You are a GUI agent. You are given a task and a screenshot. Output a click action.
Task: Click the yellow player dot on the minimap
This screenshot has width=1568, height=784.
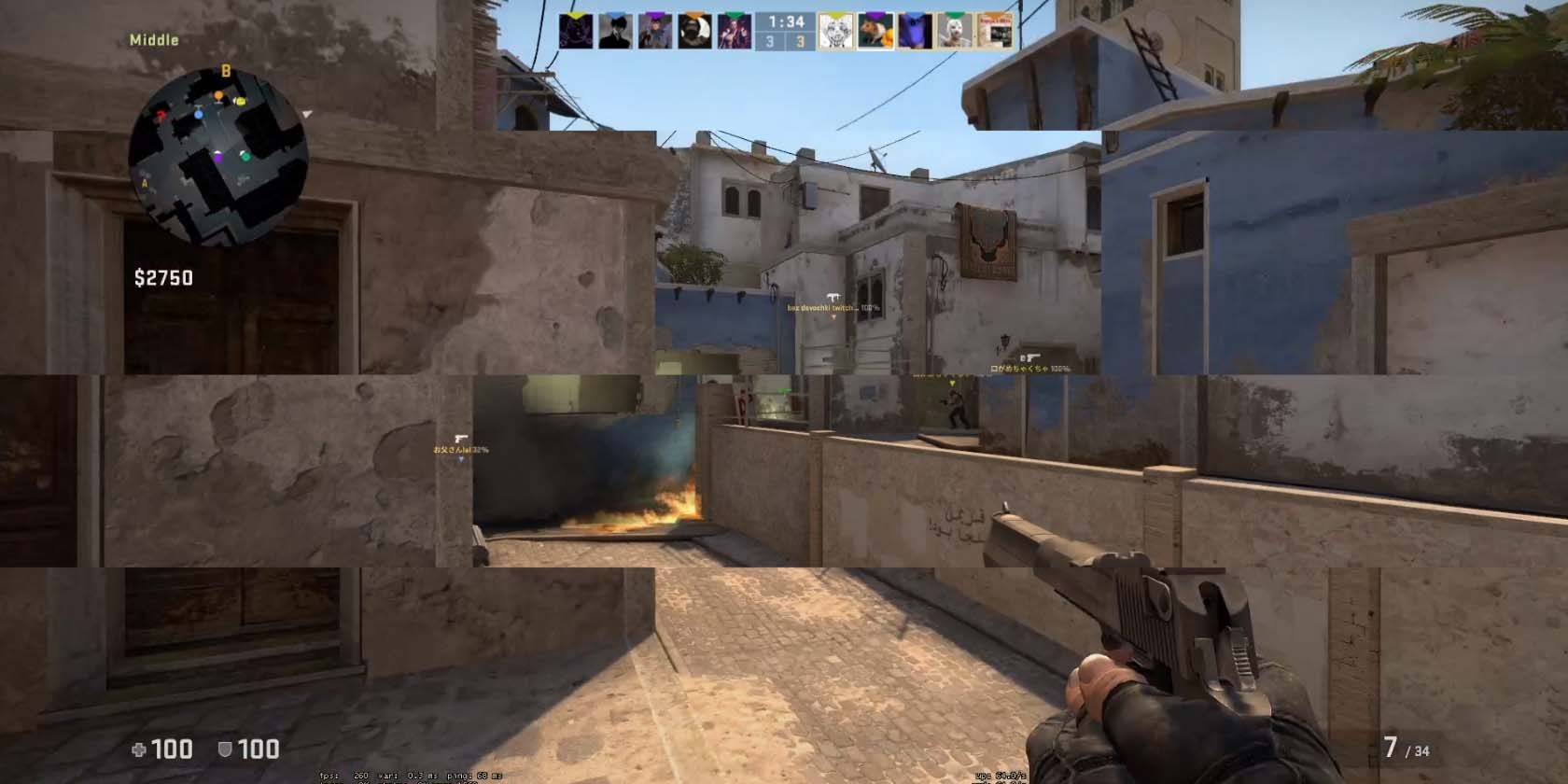click(240, 102)
